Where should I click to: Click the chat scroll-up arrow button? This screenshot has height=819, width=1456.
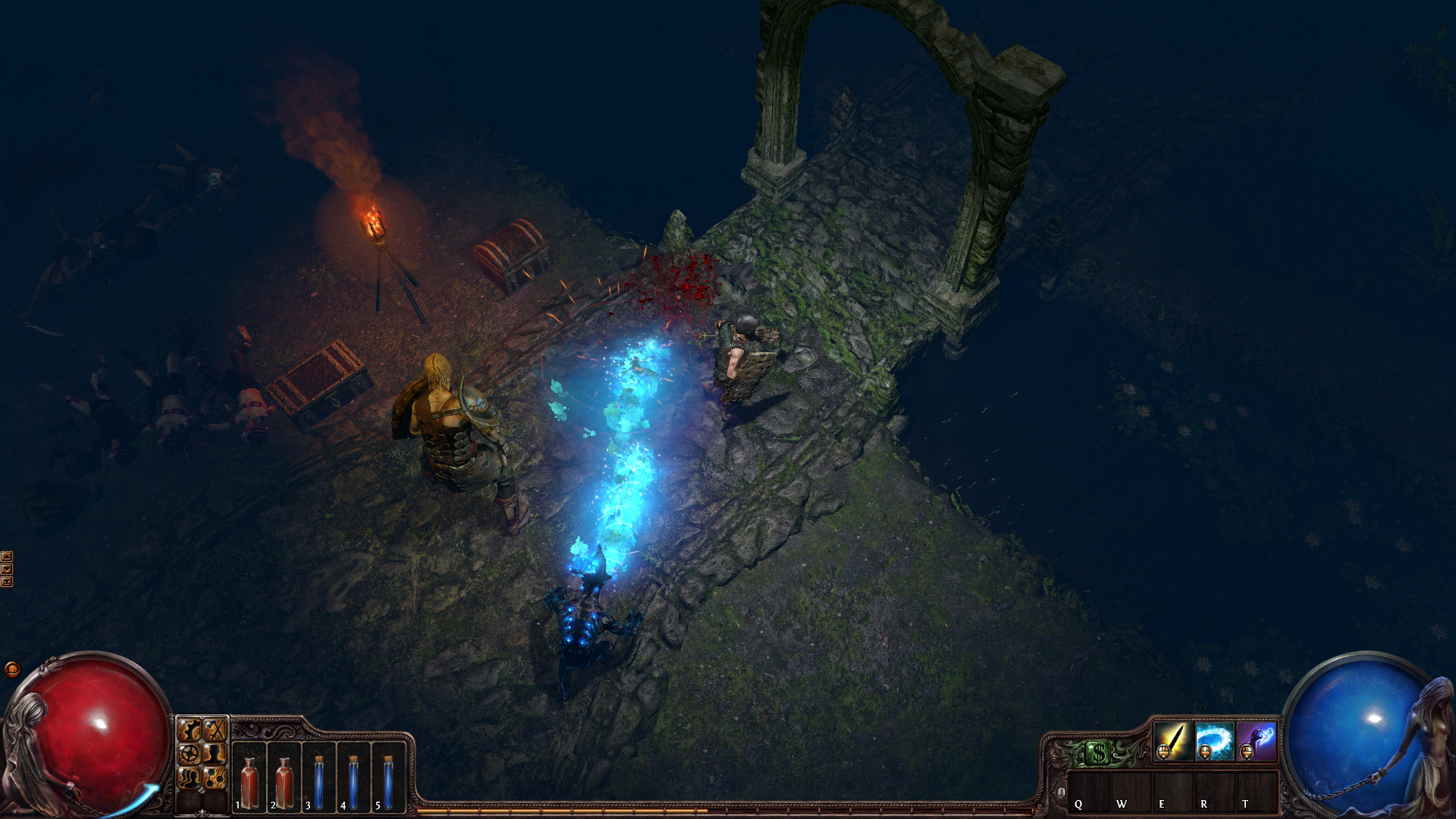[7, 557]
